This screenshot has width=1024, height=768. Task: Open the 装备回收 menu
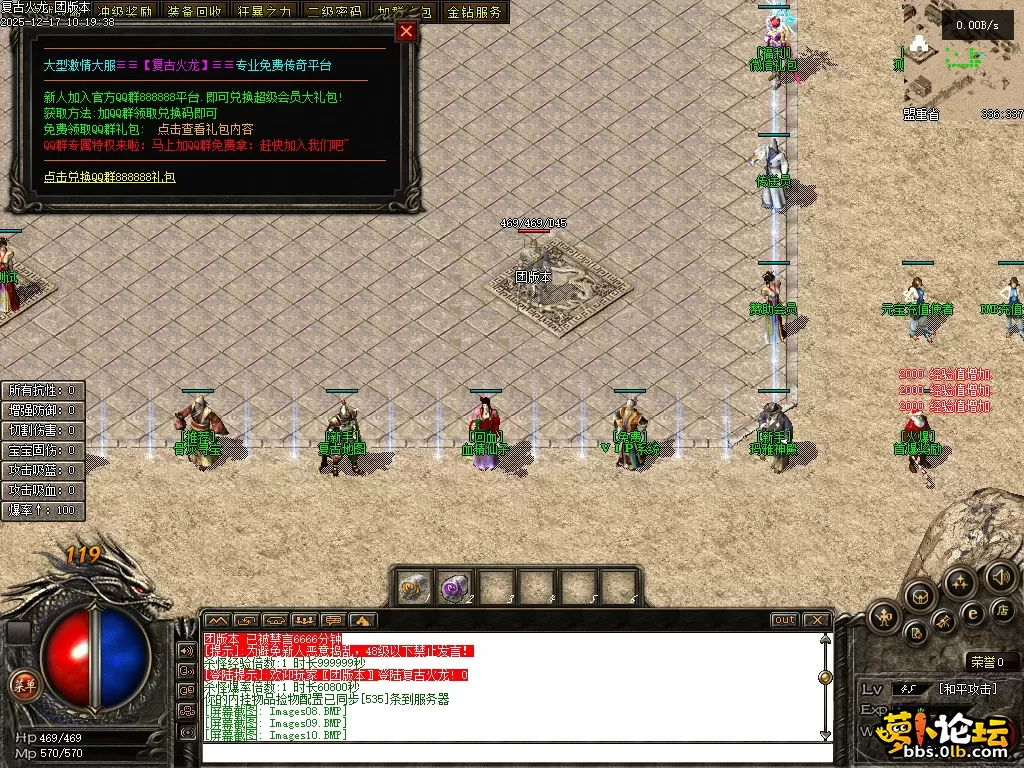click(x=195, y=12)
